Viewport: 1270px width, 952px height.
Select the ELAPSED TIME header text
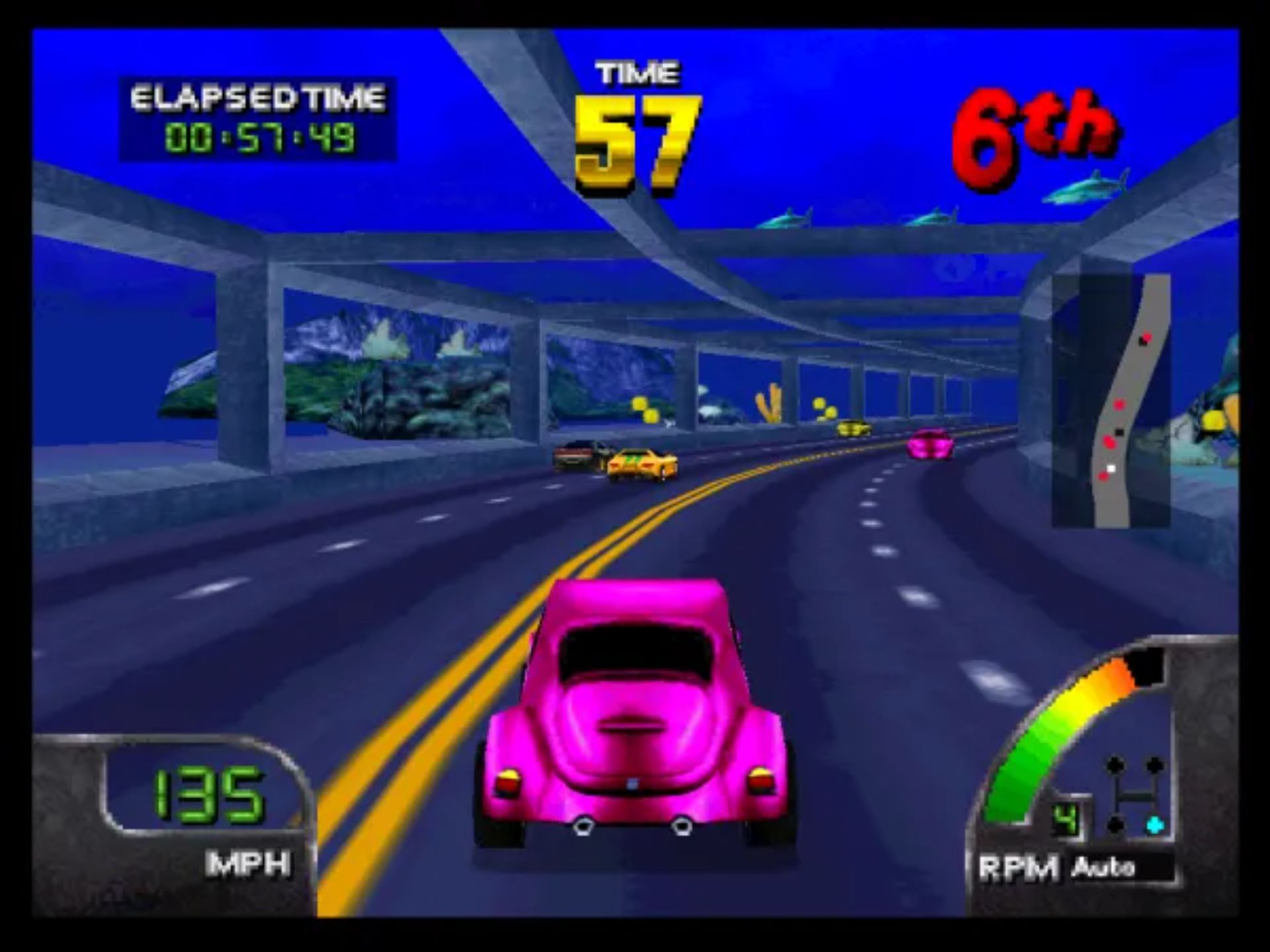pos(258,98)
